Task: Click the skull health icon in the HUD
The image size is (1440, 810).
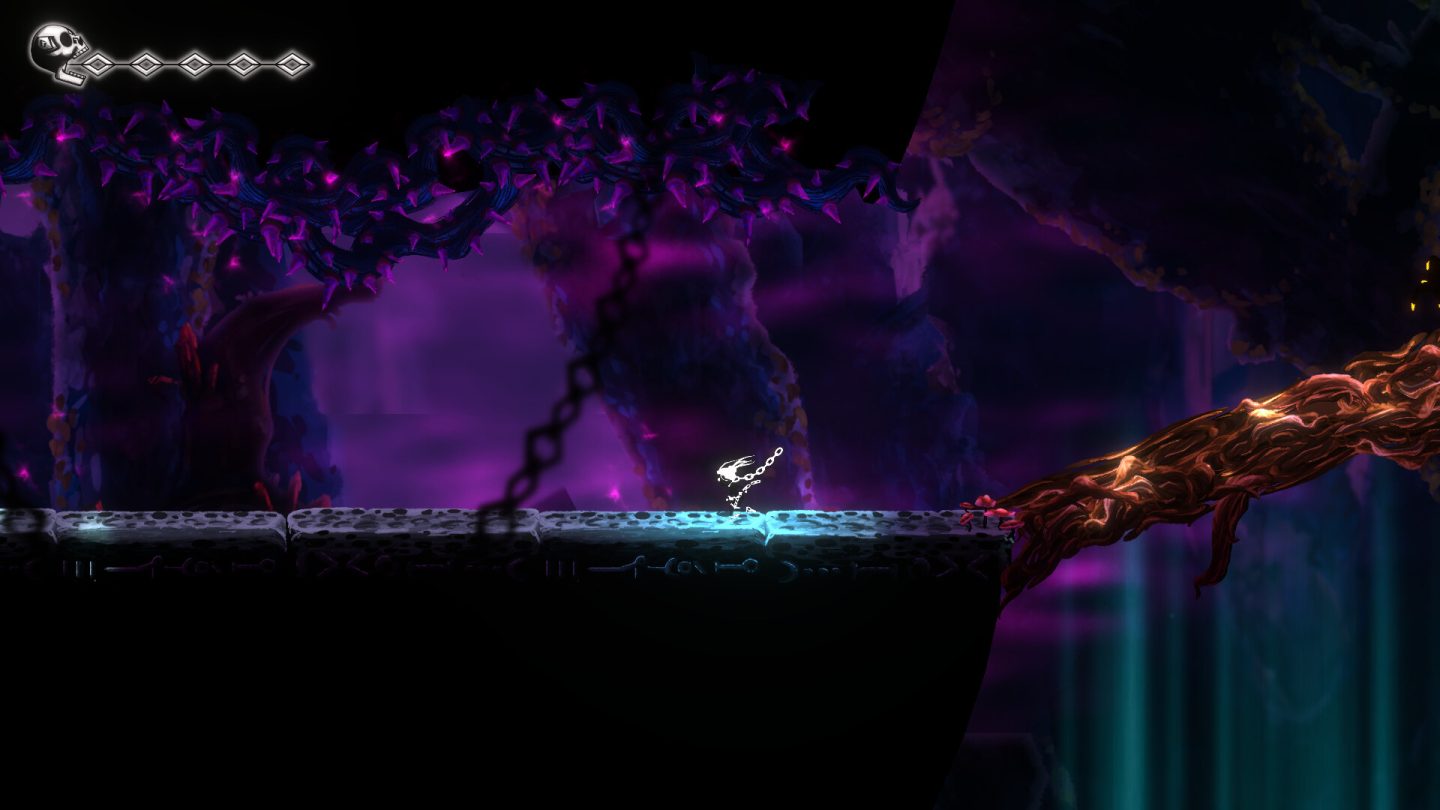Action: point(57,45)
